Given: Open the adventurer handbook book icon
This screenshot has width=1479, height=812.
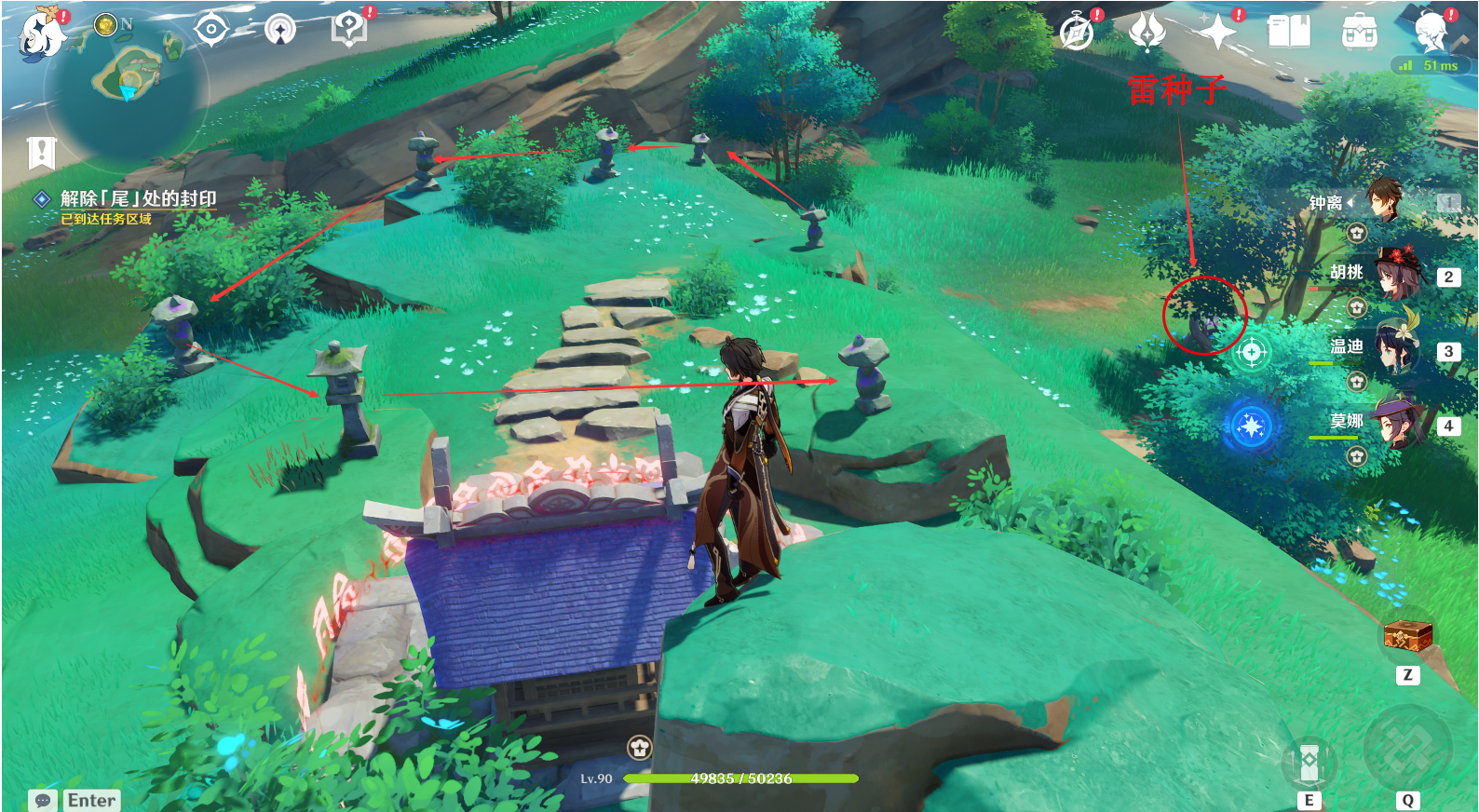Looking at the screenshot, I should [x=1289, y=33].
